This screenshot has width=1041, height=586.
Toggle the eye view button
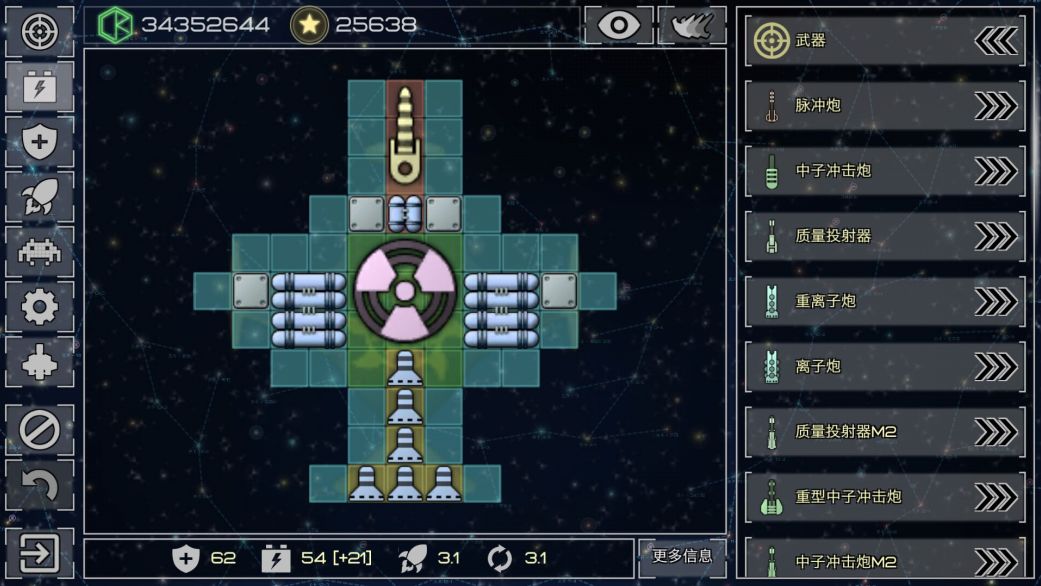[x=618, y=25]
